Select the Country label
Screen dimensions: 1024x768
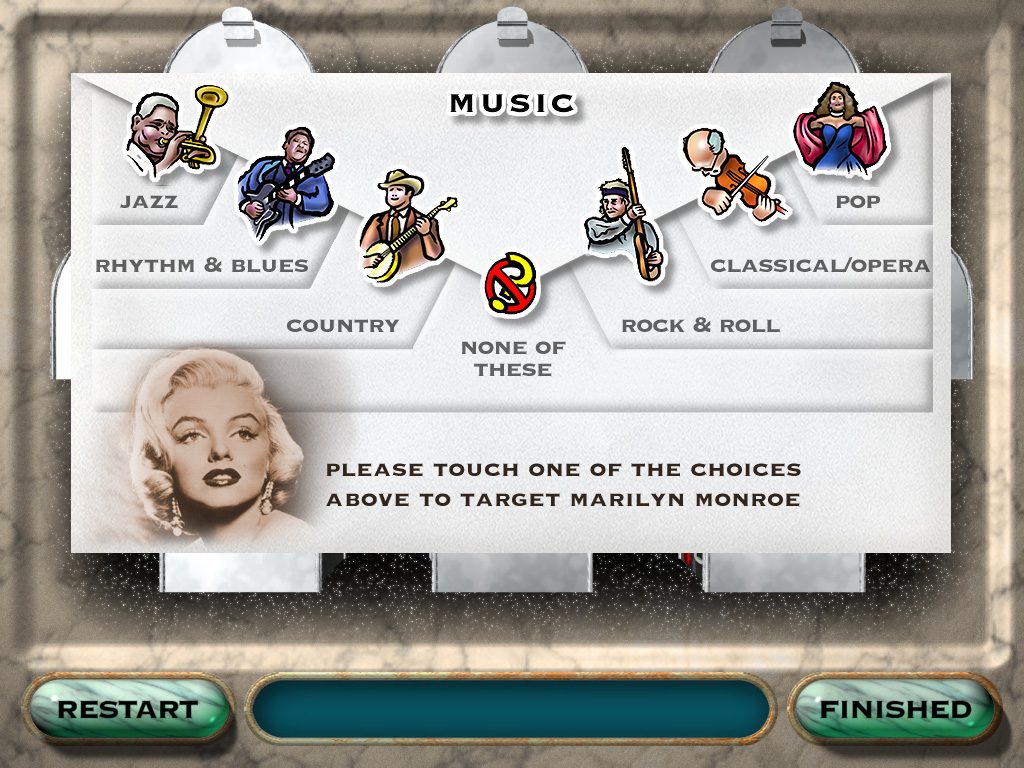tap(342, 326)
